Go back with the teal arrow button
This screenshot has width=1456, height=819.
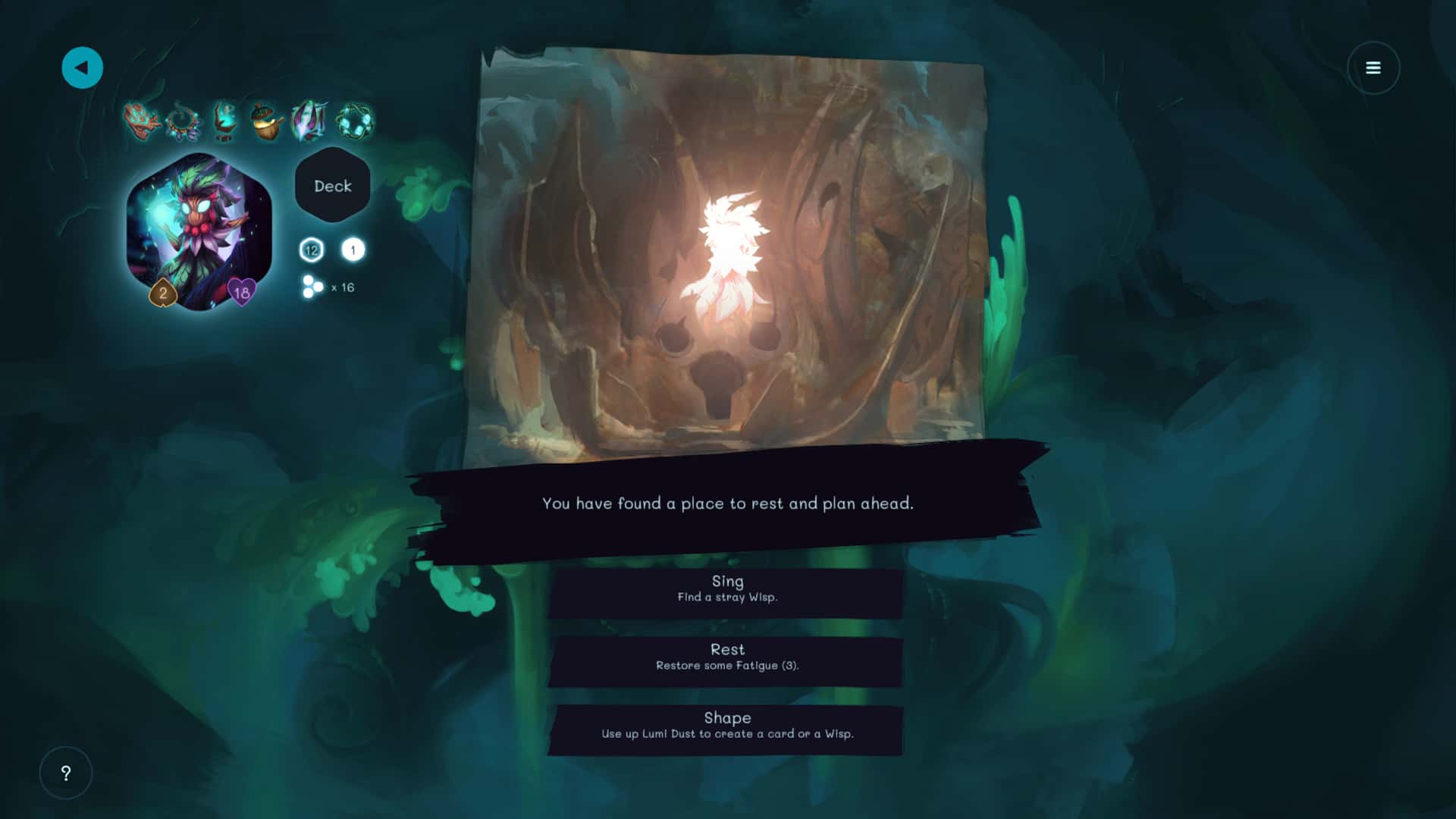click(x=82, y=68)
